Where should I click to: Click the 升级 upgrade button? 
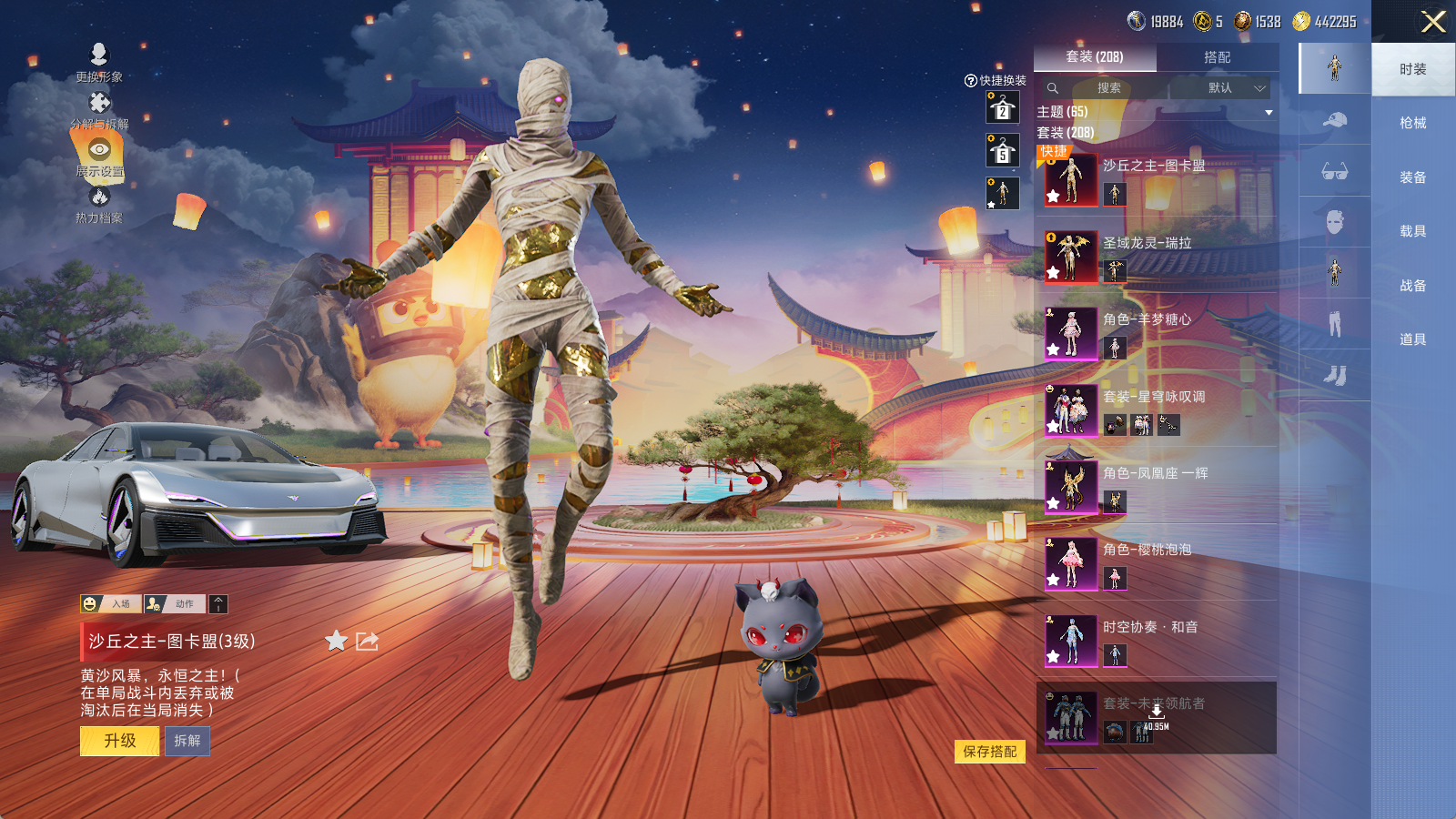point(119,741)
